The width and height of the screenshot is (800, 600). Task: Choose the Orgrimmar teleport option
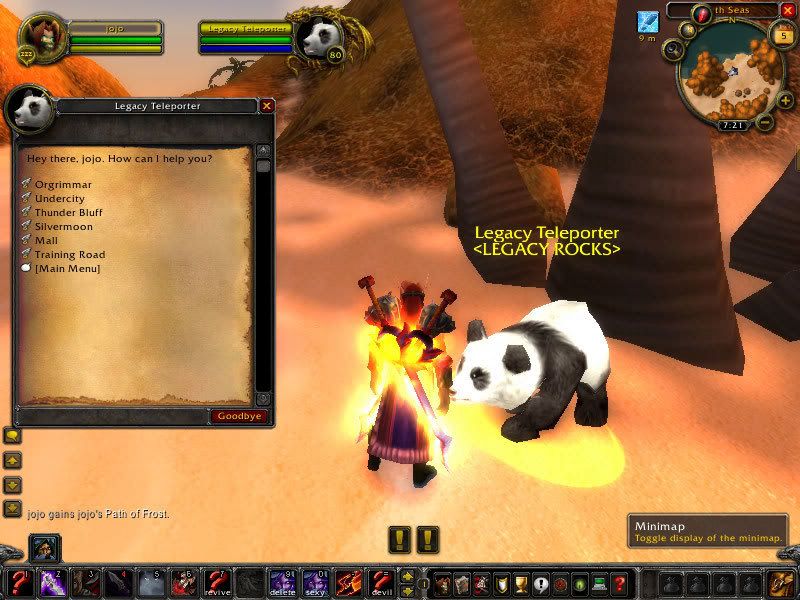(x=63, y=184)
